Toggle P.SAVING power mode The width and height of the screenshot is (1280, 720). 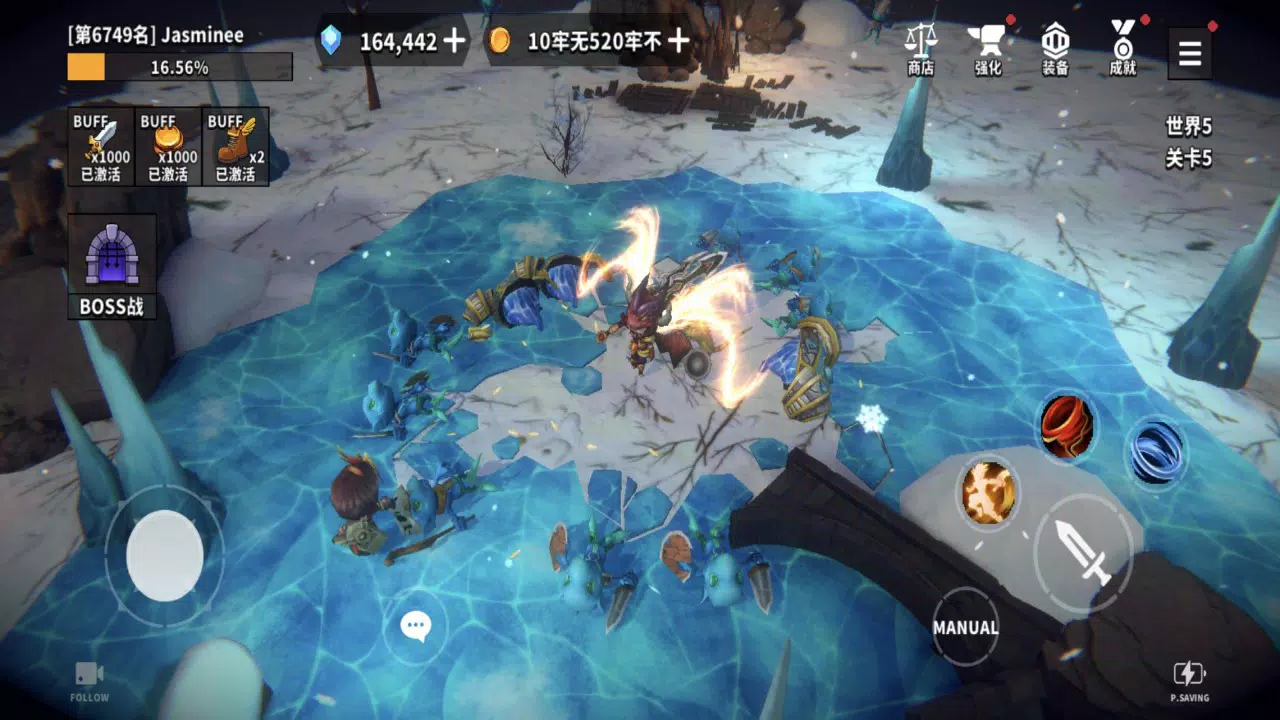[x=1190, y=678]
